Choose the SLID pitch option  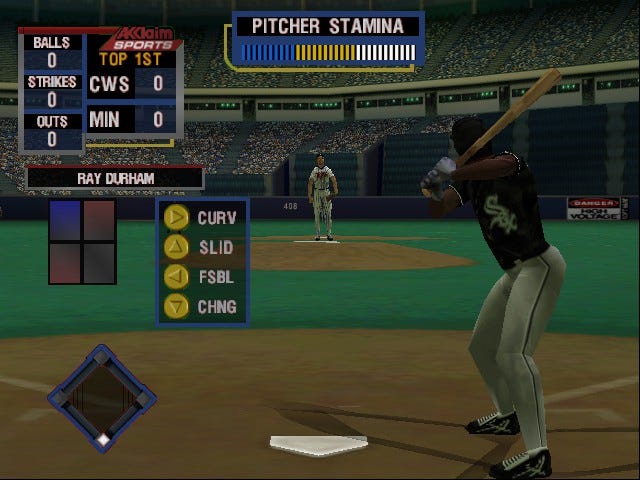201,246
